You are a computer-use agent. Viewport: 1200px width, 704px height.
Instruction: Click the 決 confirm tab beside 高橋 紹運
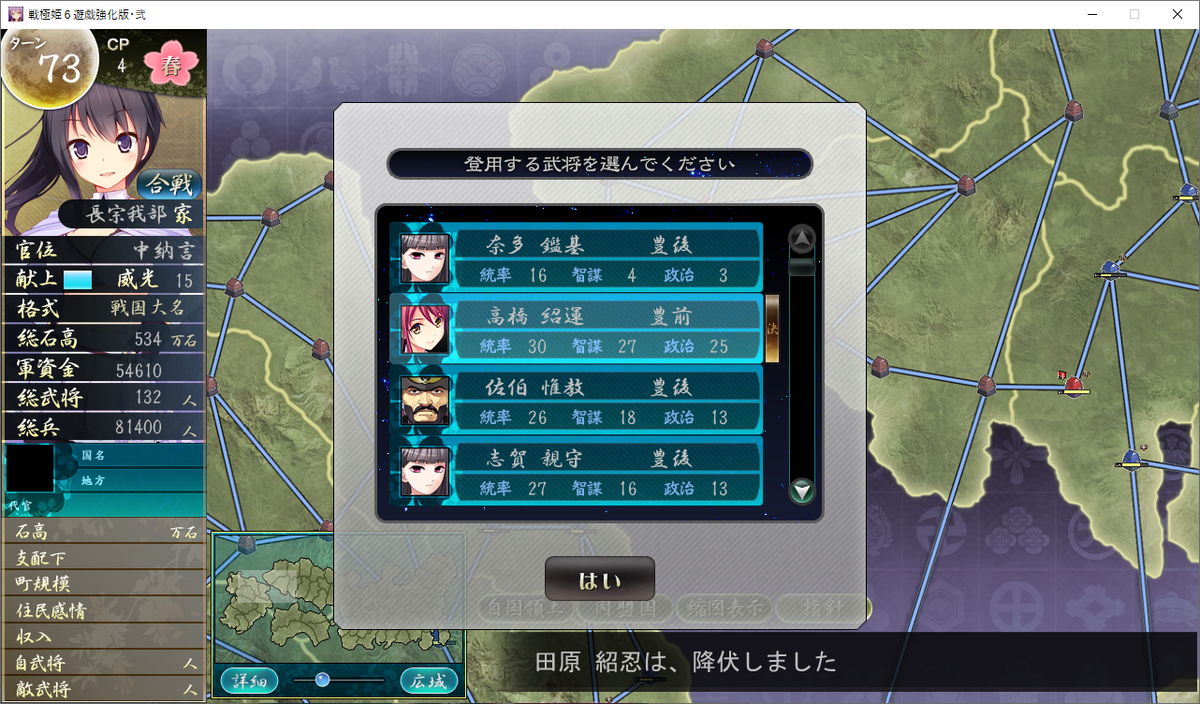[772, 328]
